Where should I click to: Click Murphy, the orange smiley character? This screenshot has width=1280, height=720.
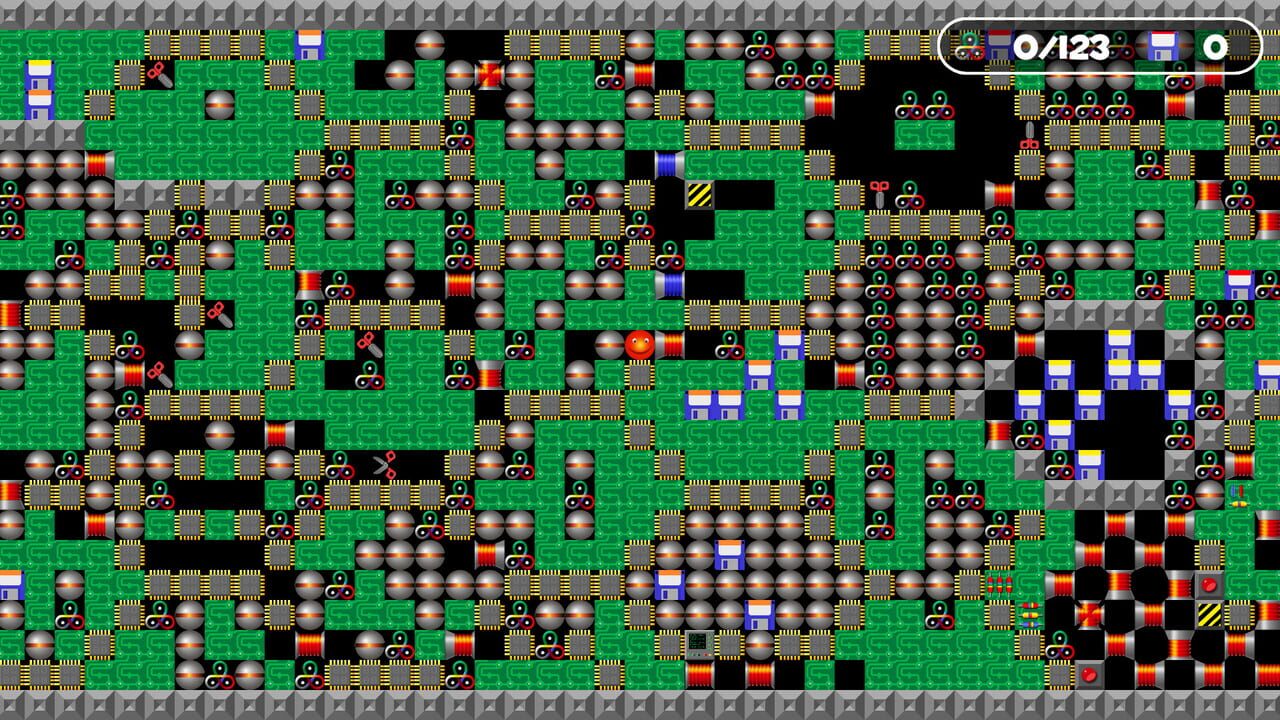pos(639,345)
